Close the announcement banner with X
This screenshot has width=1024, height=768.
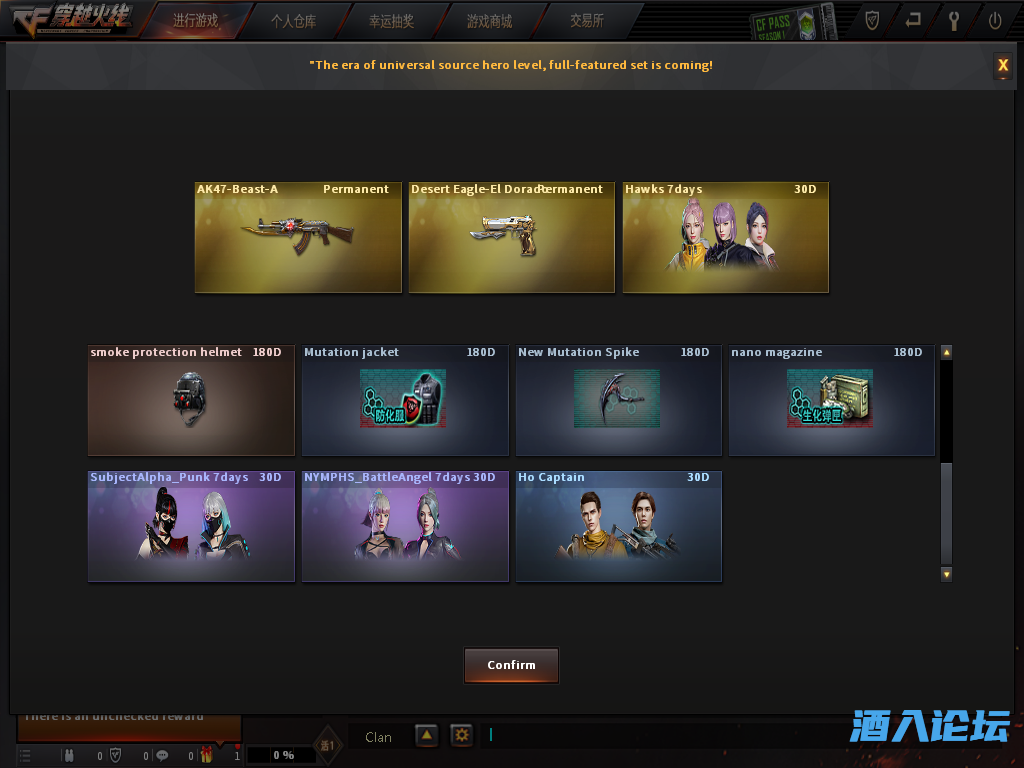coord(1002,66)
